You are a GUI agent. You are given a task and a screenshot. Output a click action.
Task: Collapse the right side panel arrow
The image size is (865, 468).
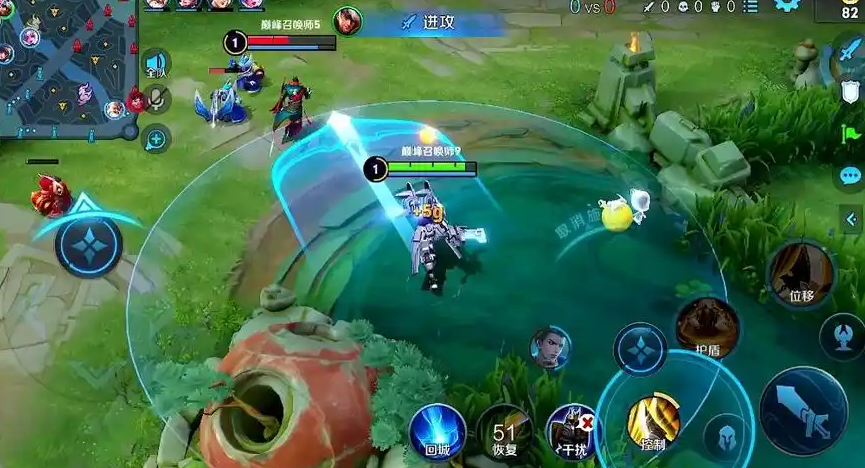point(852,219)
